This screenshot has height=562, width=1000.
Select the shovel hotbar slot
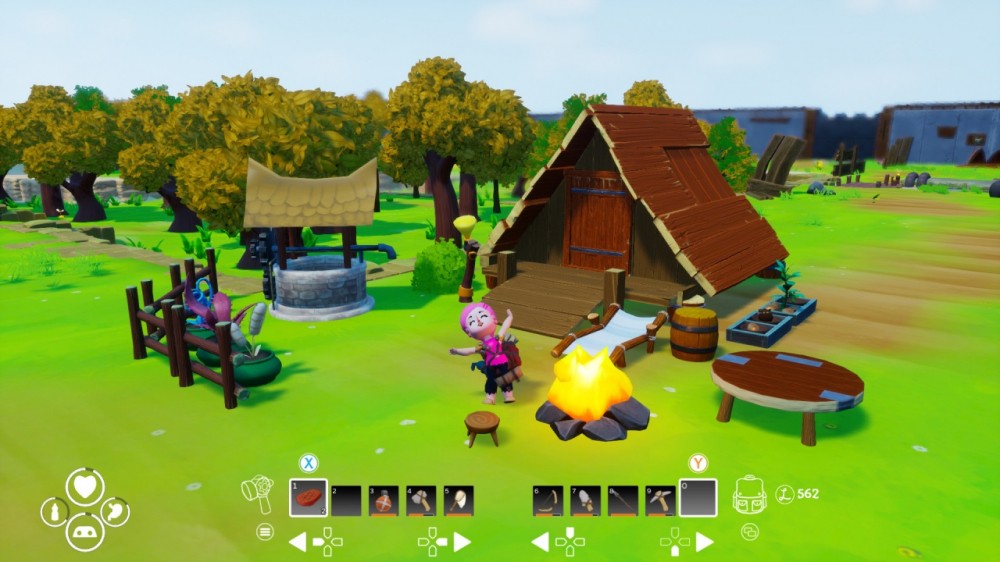click(x=585, y=500)
